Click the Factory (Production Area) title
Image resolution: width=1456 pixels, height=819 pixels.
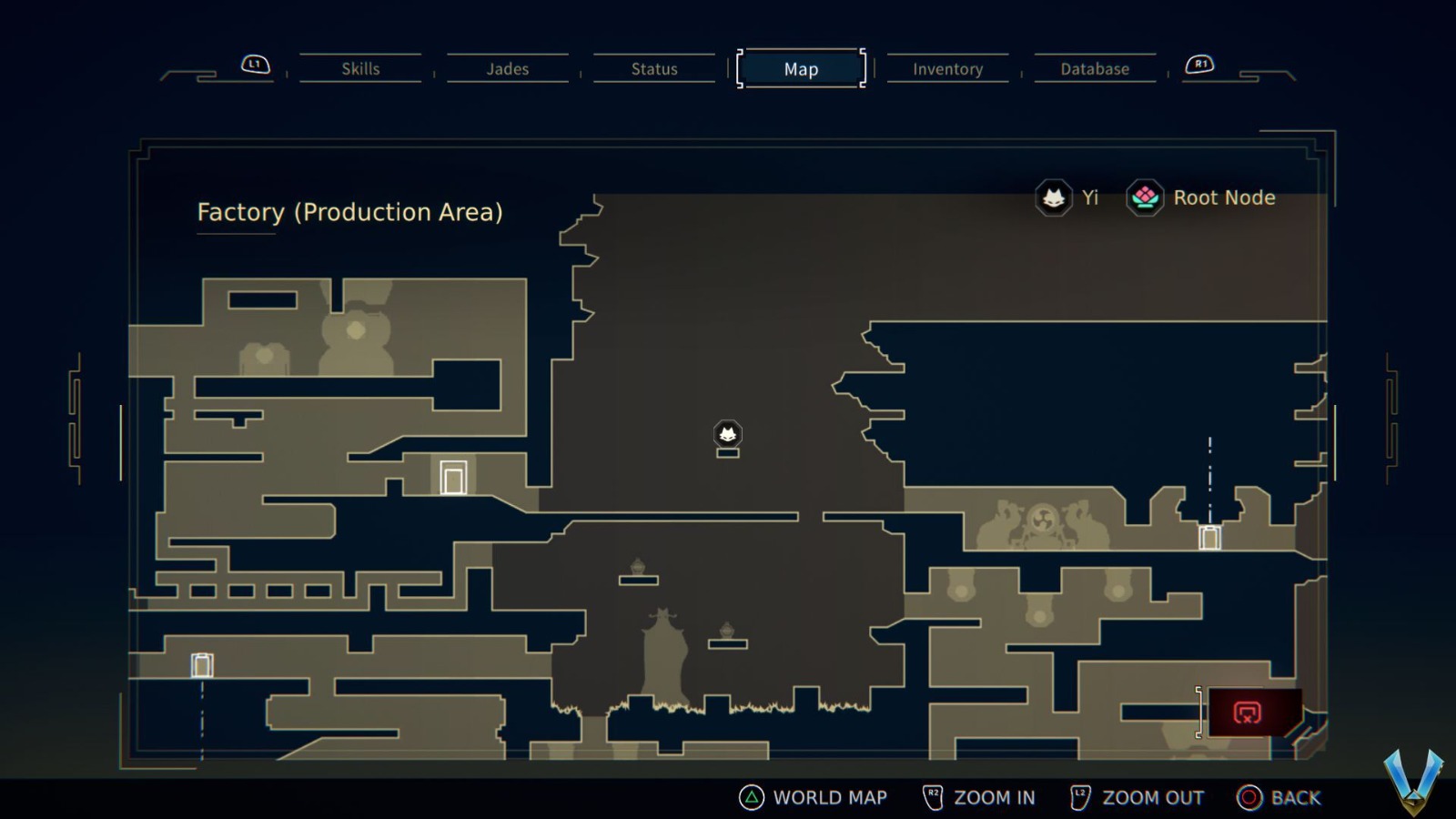coord(349,212)
